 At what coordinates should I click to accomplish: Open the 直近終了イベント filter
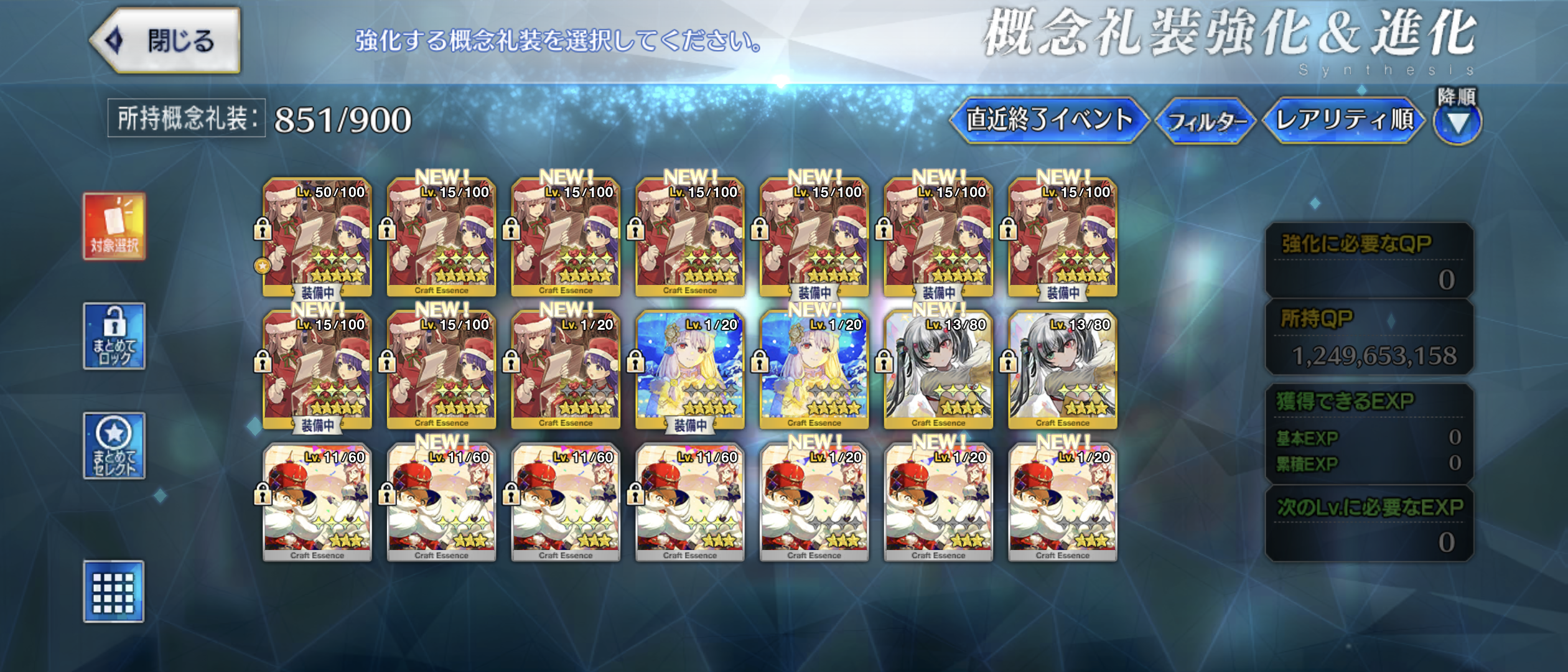(x=1048, y=120)
